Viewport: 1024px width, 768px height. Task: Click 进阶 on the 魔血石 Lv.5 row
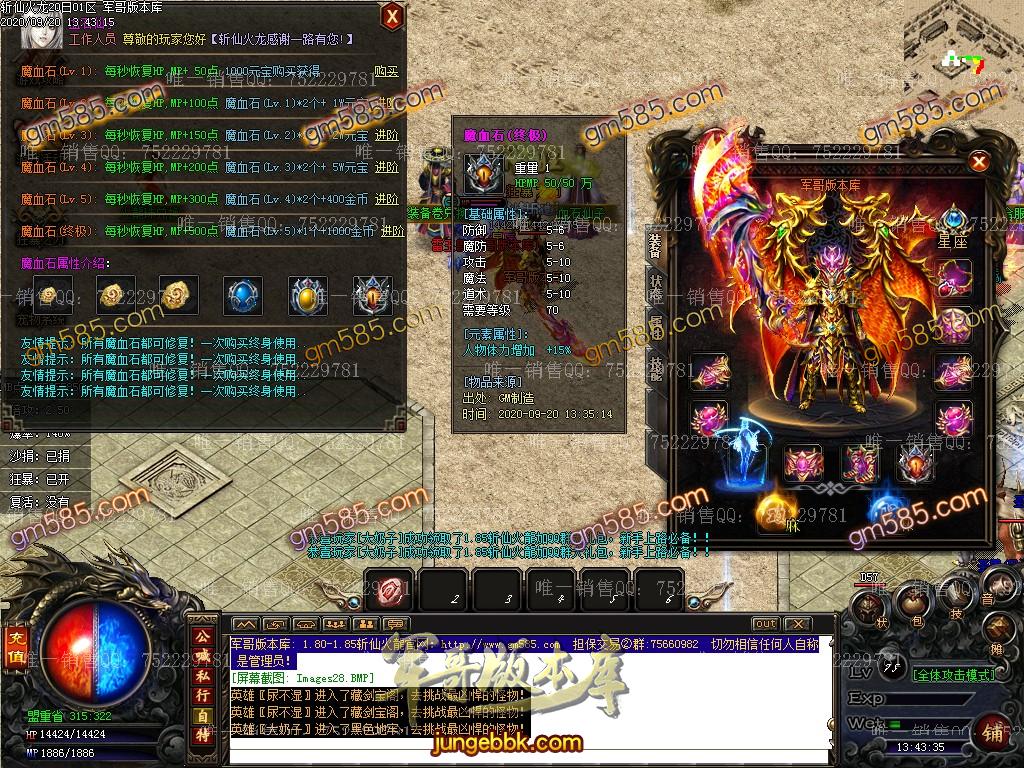pos(386,199)
